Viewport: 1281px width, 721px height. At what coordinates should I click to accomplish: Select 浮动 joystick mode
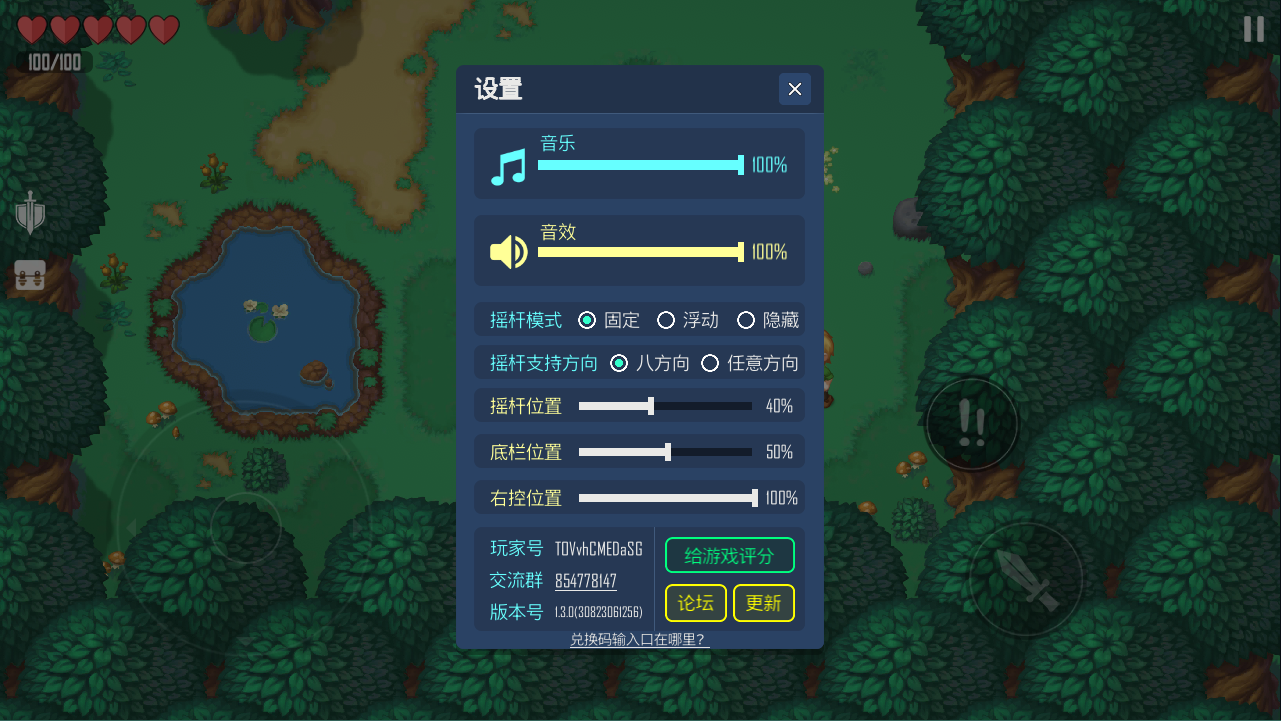click(666, 320)
